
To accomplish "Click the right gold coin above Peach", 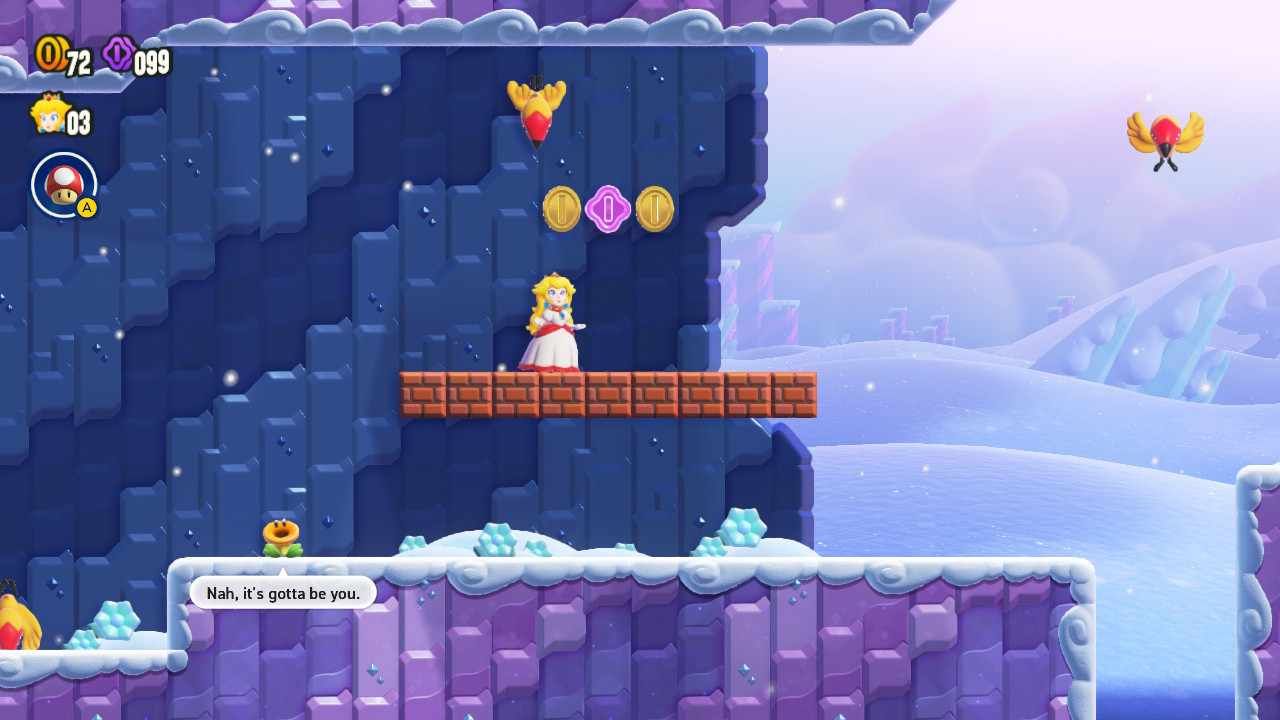I will [658, 209].
